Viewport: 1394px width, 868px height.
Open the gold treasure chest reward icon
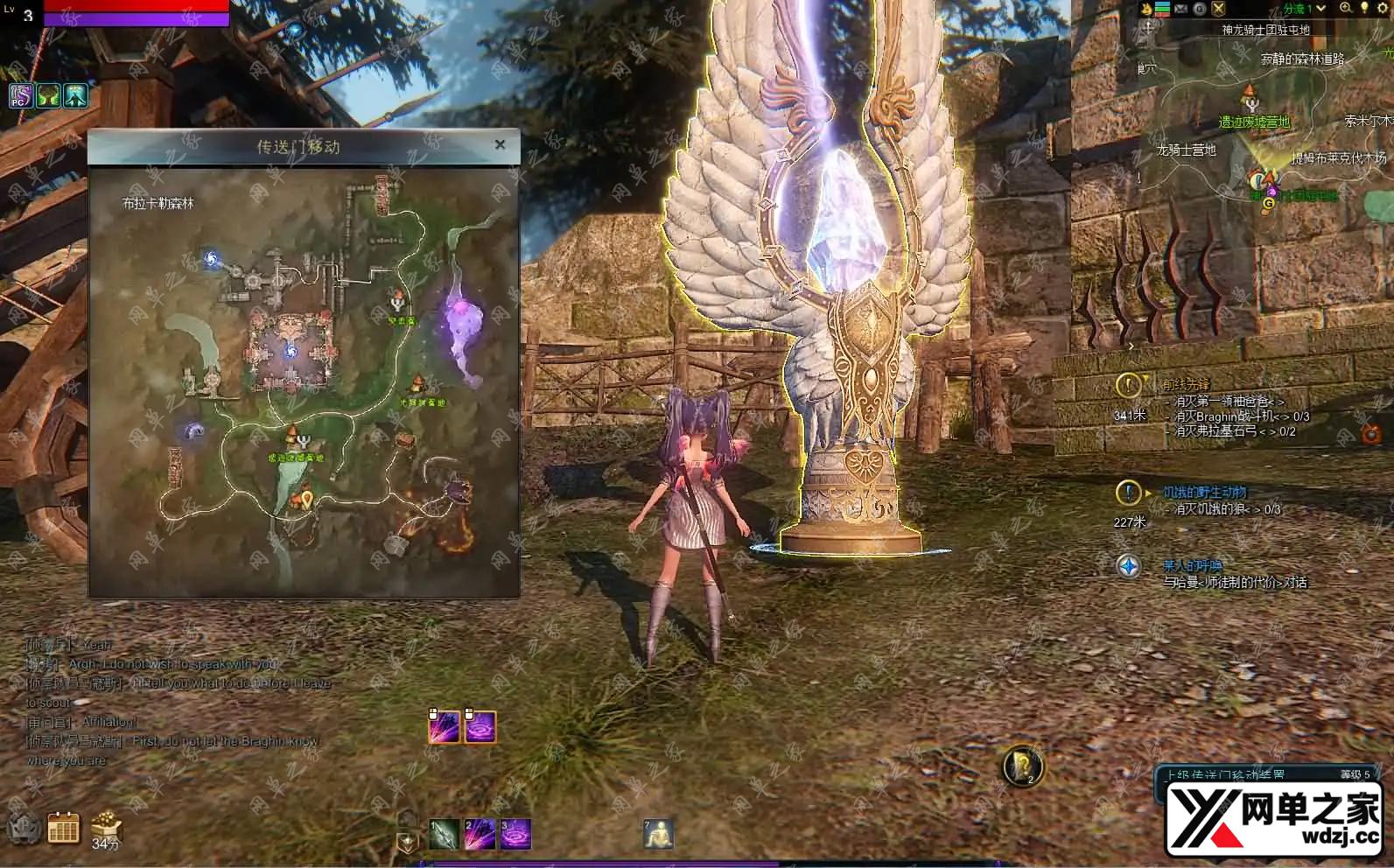105,825
